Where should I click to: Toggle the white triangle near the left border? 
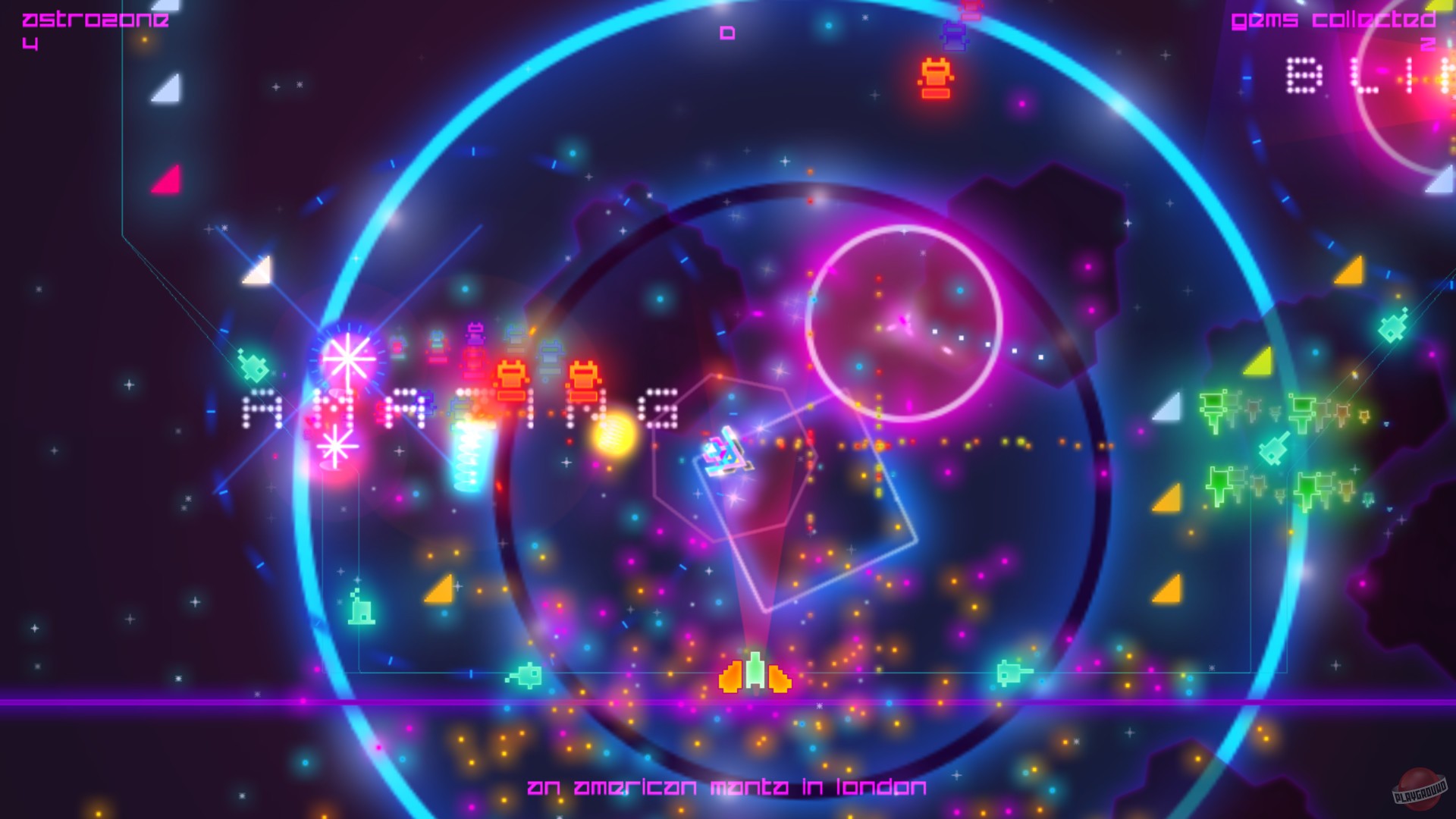click(x=165, y=90)
